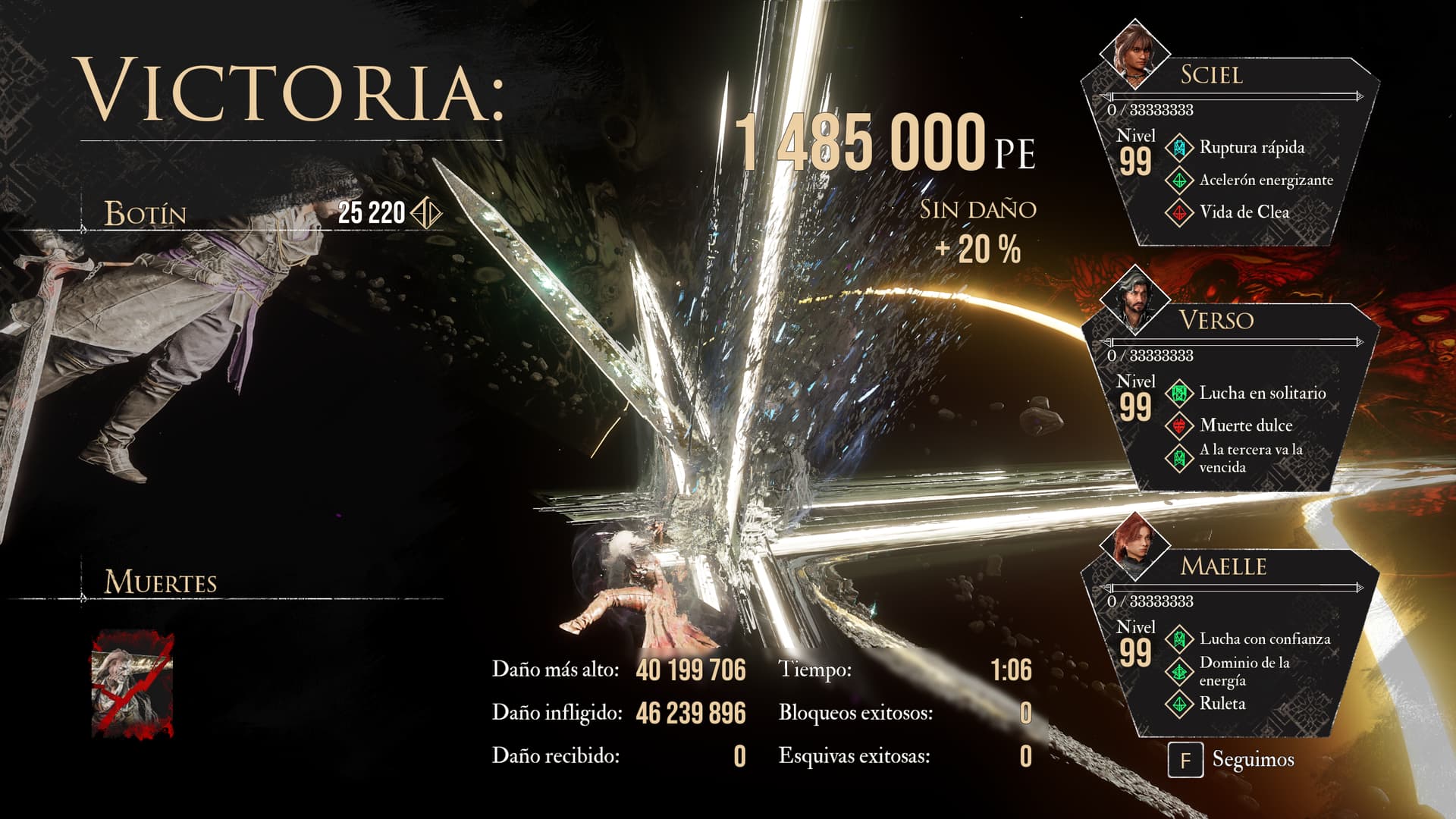Select Maelle's Lucha con confianza entry

pos(1263,639)
